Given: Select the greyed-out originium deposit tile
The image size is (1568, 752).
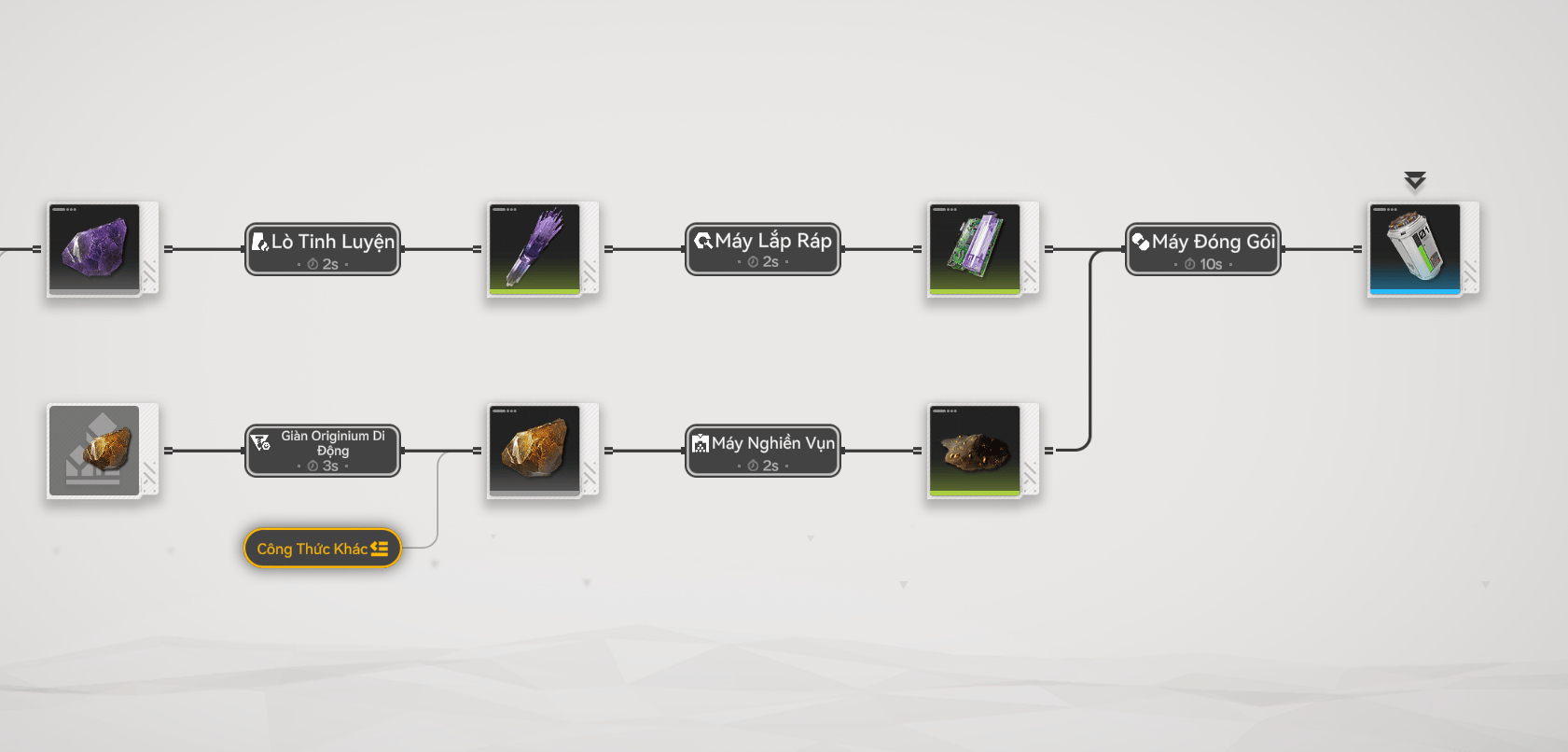Looking at the screenshot, I should [x=94, y=451].
